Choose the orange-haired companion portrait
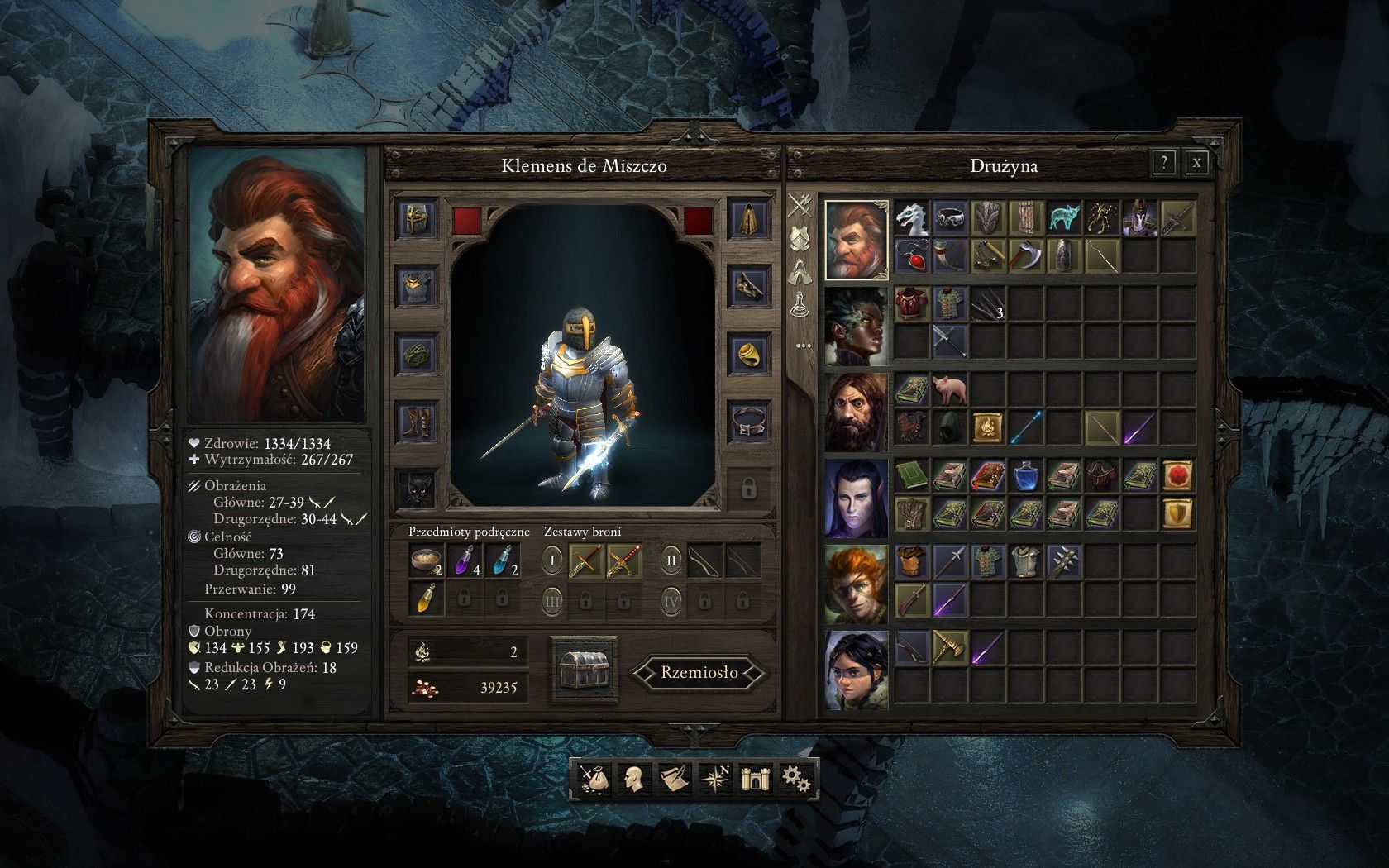Screen dimensions: 1389x868 (x=857, y=584)
